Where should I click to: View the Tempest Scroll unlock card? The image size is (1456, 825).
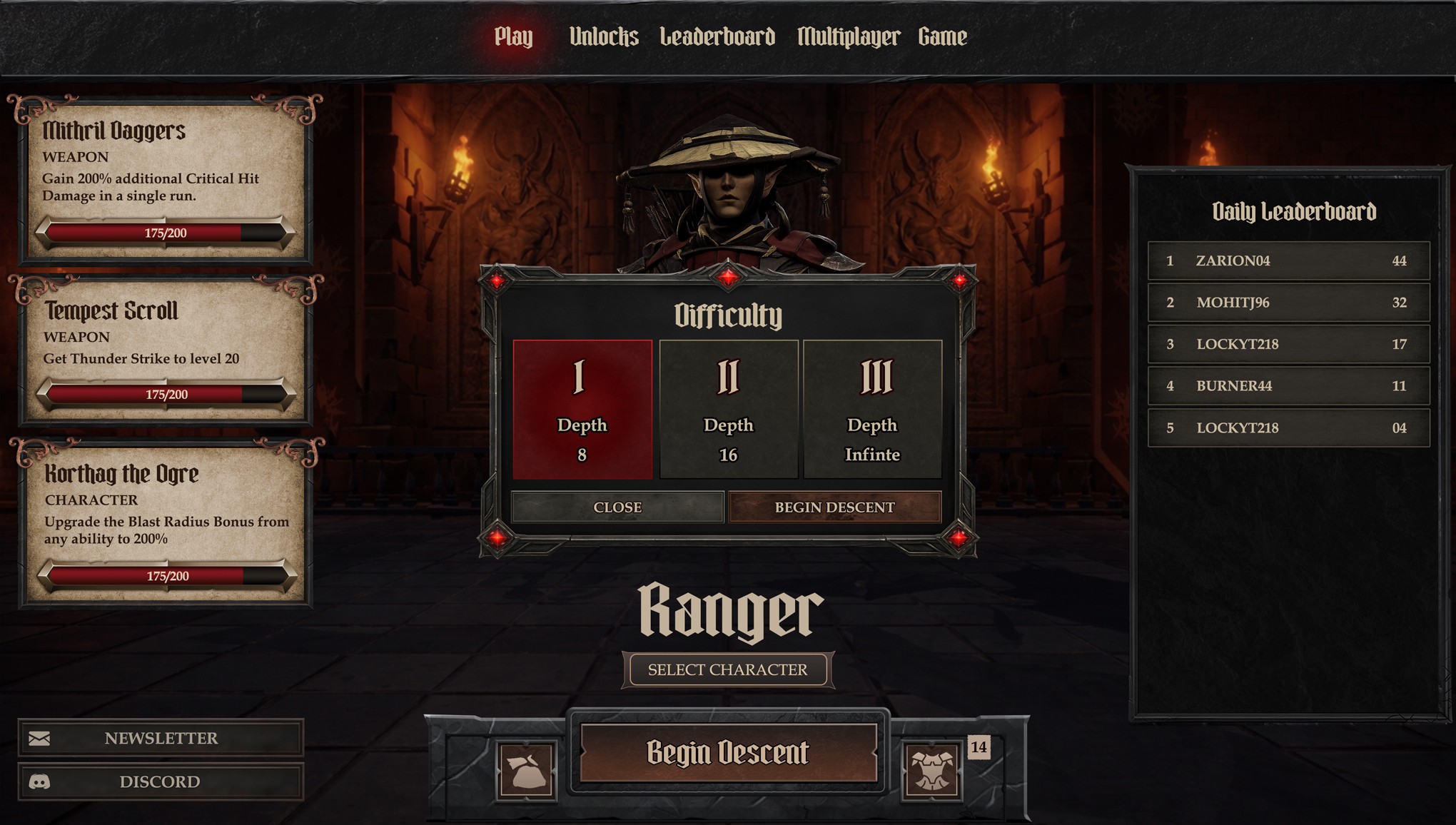pos(166,350)
